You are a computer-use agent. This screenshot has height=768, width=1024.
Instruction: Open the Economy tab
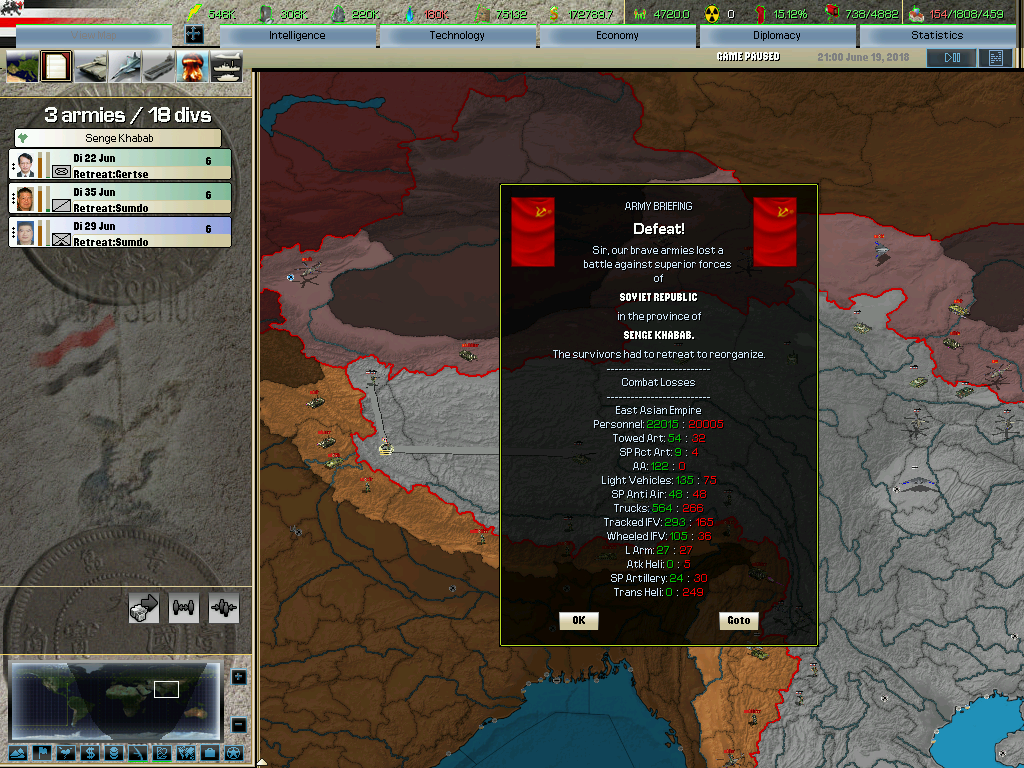(617, 36)
